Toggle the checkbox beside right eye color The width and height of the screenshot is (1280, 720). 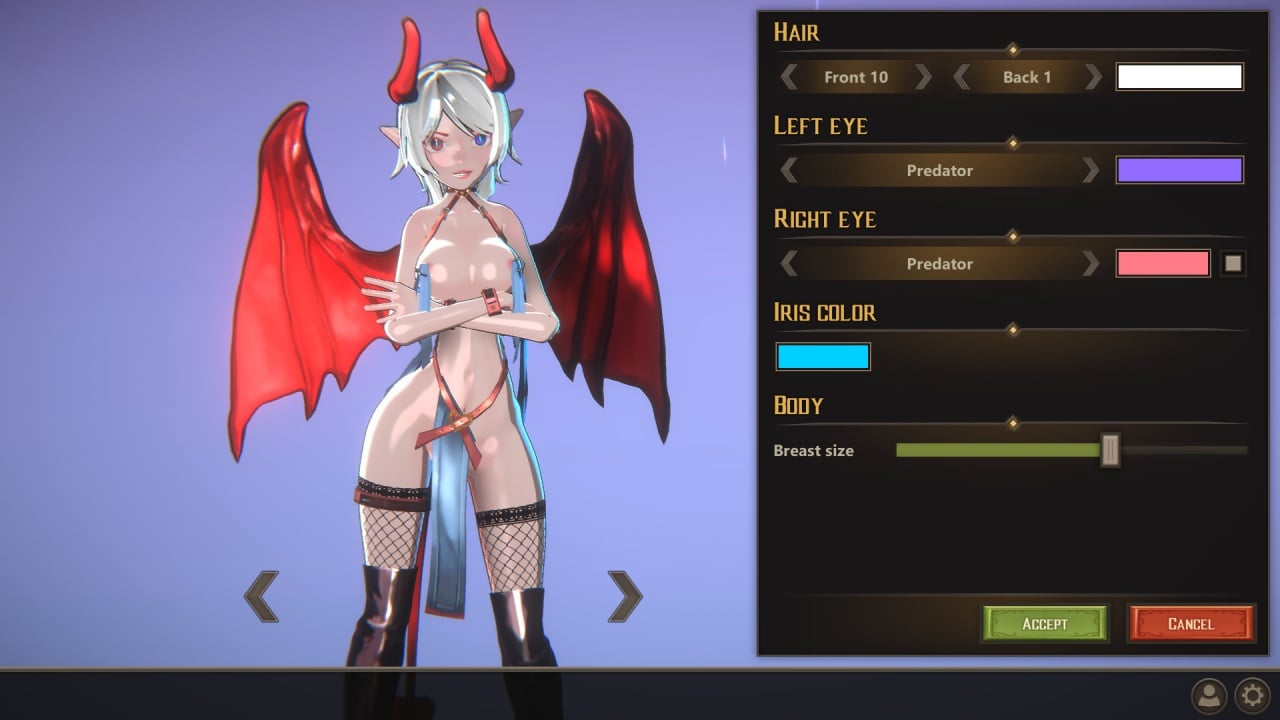[x=1233, y=264]
